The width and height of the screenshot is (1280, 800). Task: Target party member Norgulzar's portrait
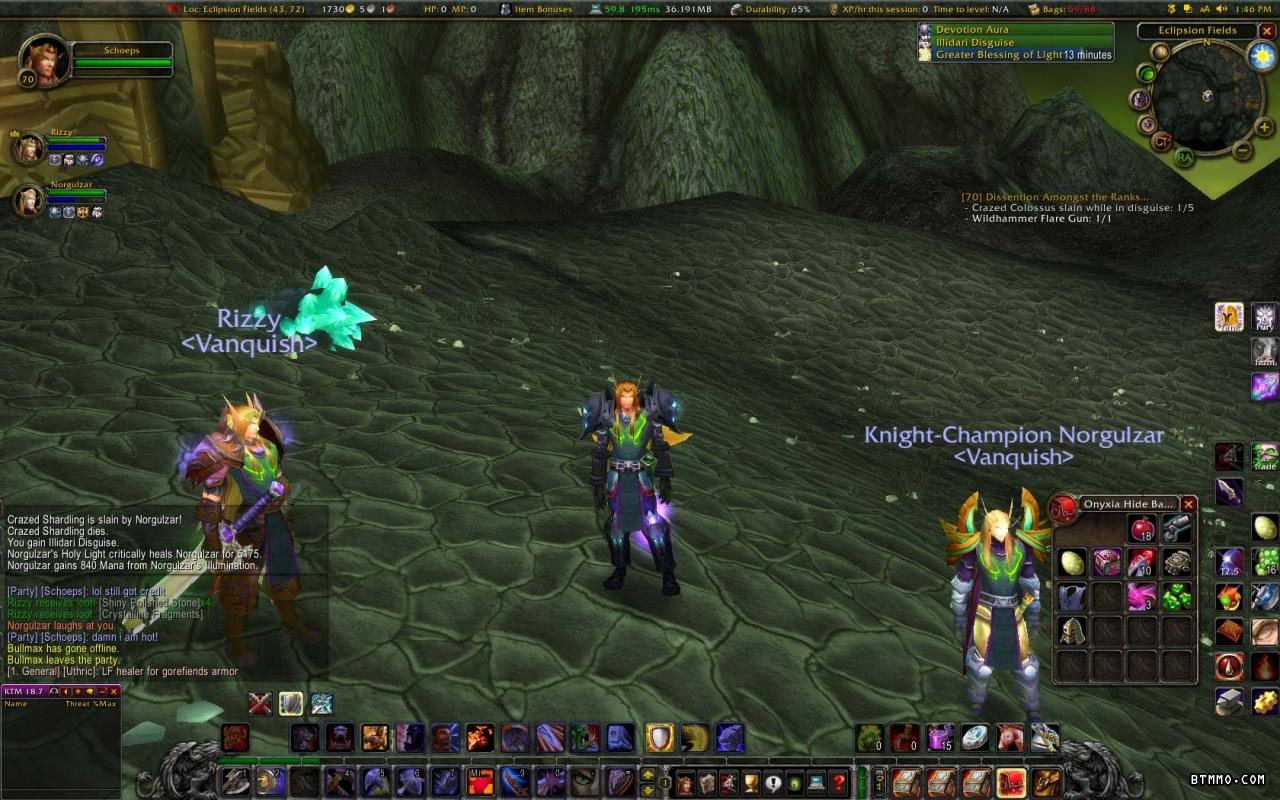(29, 200)
